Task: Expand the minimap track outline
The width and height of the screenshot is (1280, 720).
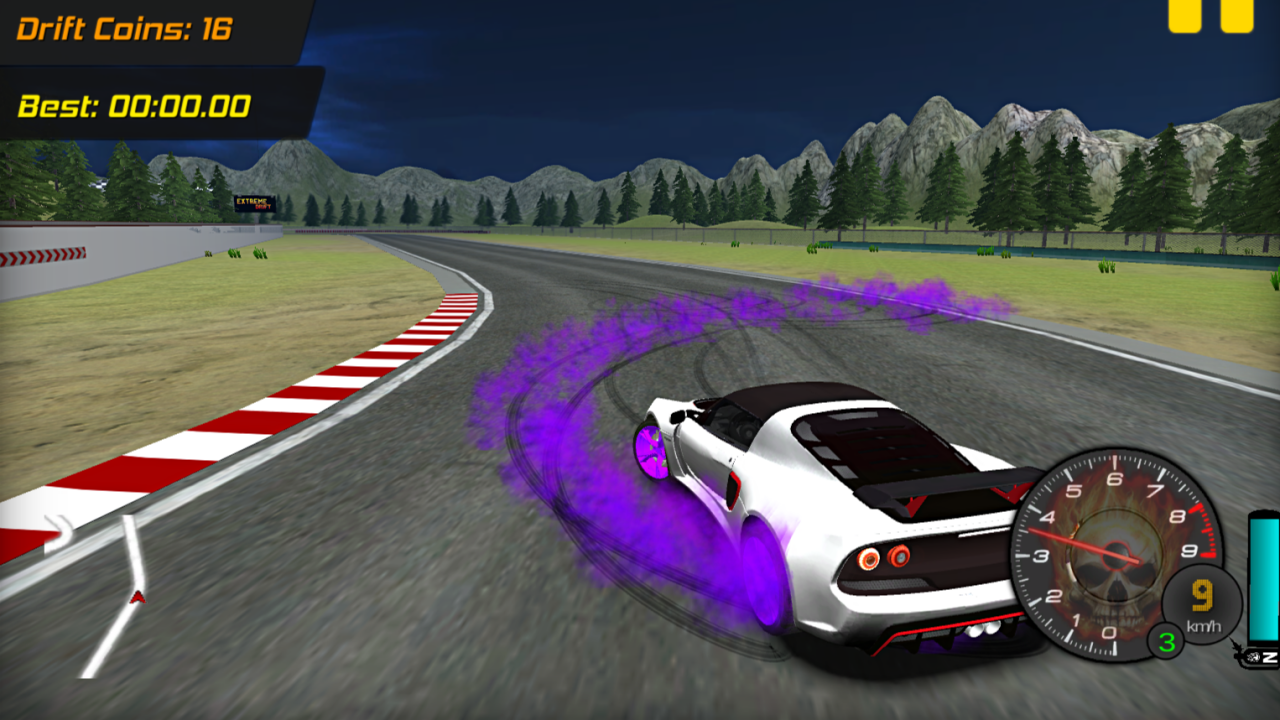Action: click(x=100, y=590)
